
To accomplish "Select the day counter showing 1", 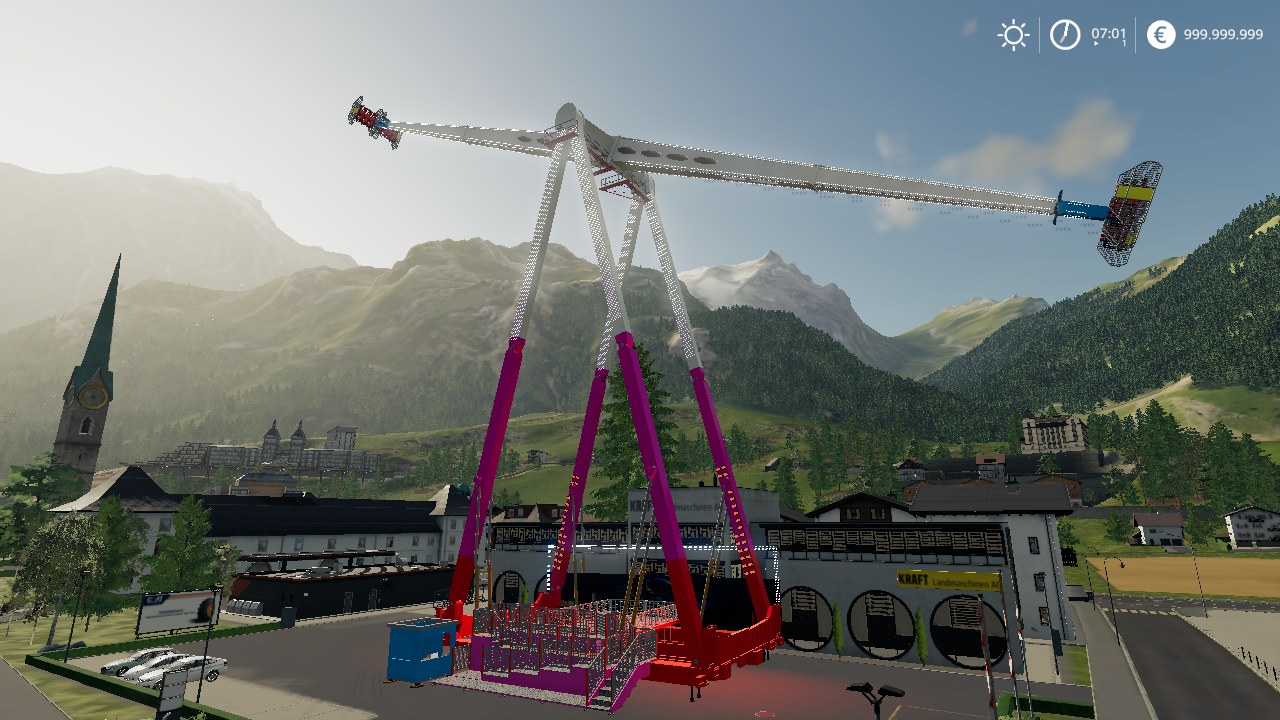I will click(1123, 42).
